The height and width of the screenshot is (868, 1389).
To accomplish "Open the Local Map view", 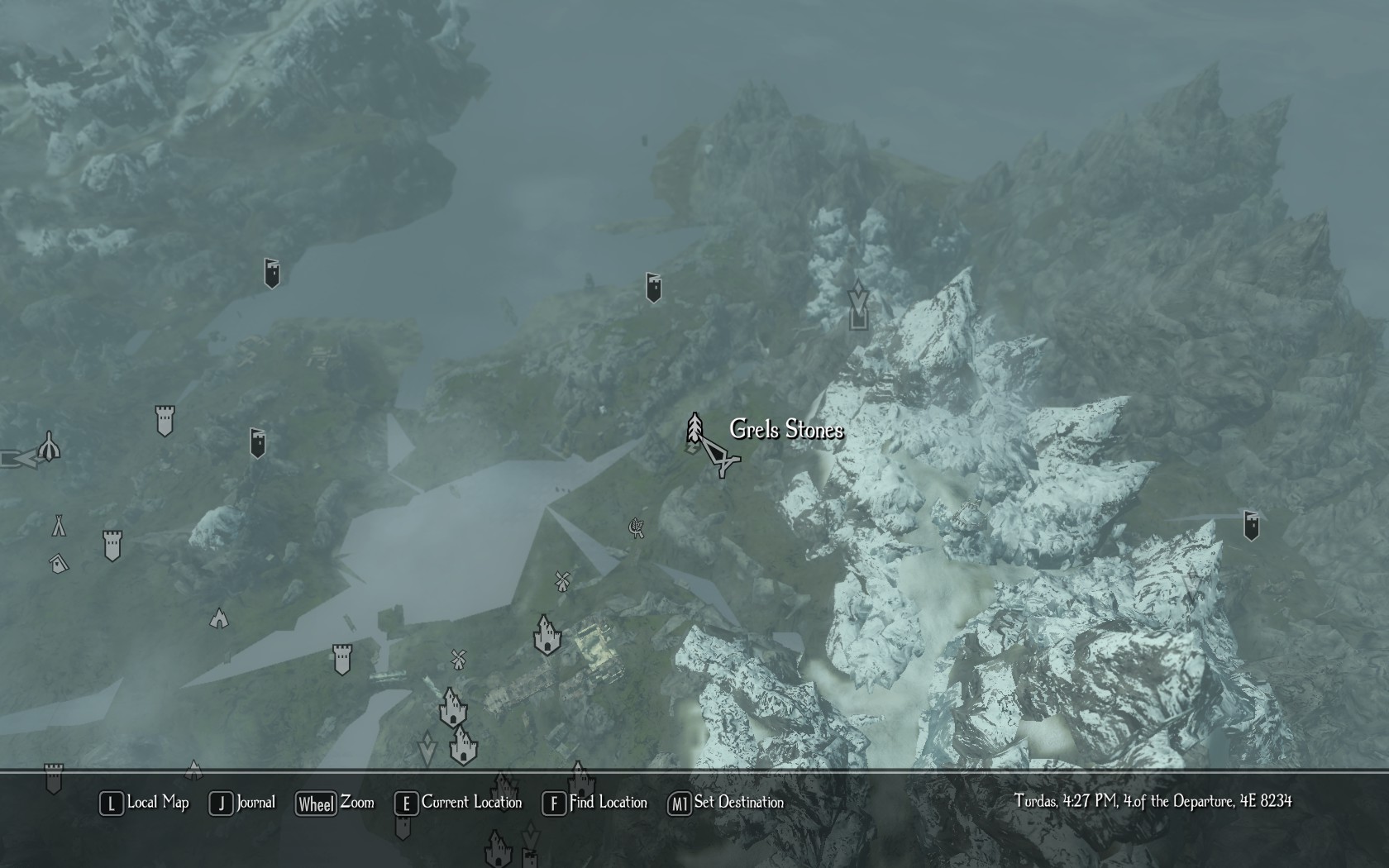I will pyautogui.click(x=146, y=803).
